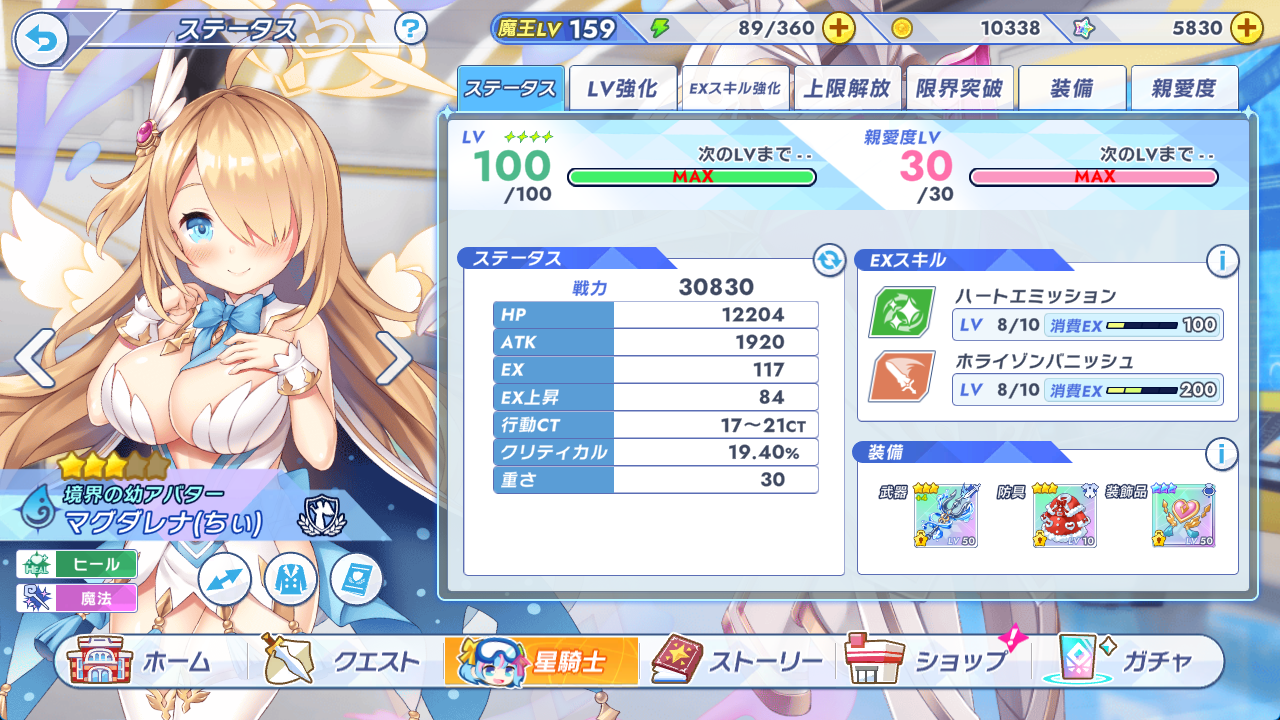This screenshot has height=720, width=1280.
Task: Show the 親愛度 tab
Action: point(1183,89)
